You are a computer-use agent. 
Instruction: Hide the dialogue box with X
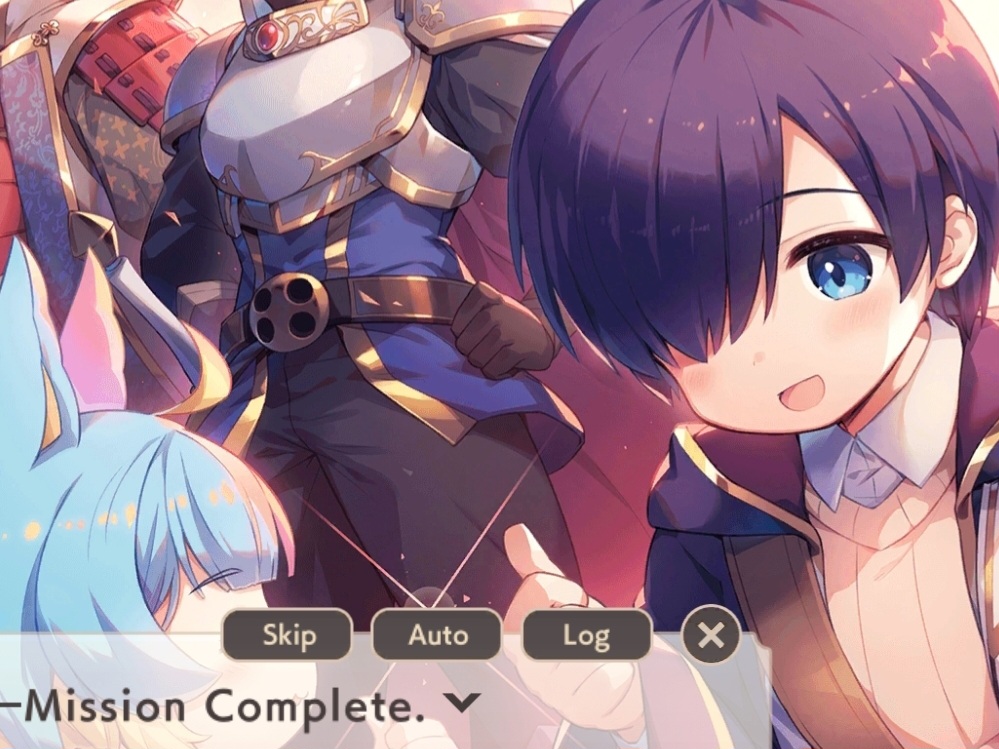[710, 635]
